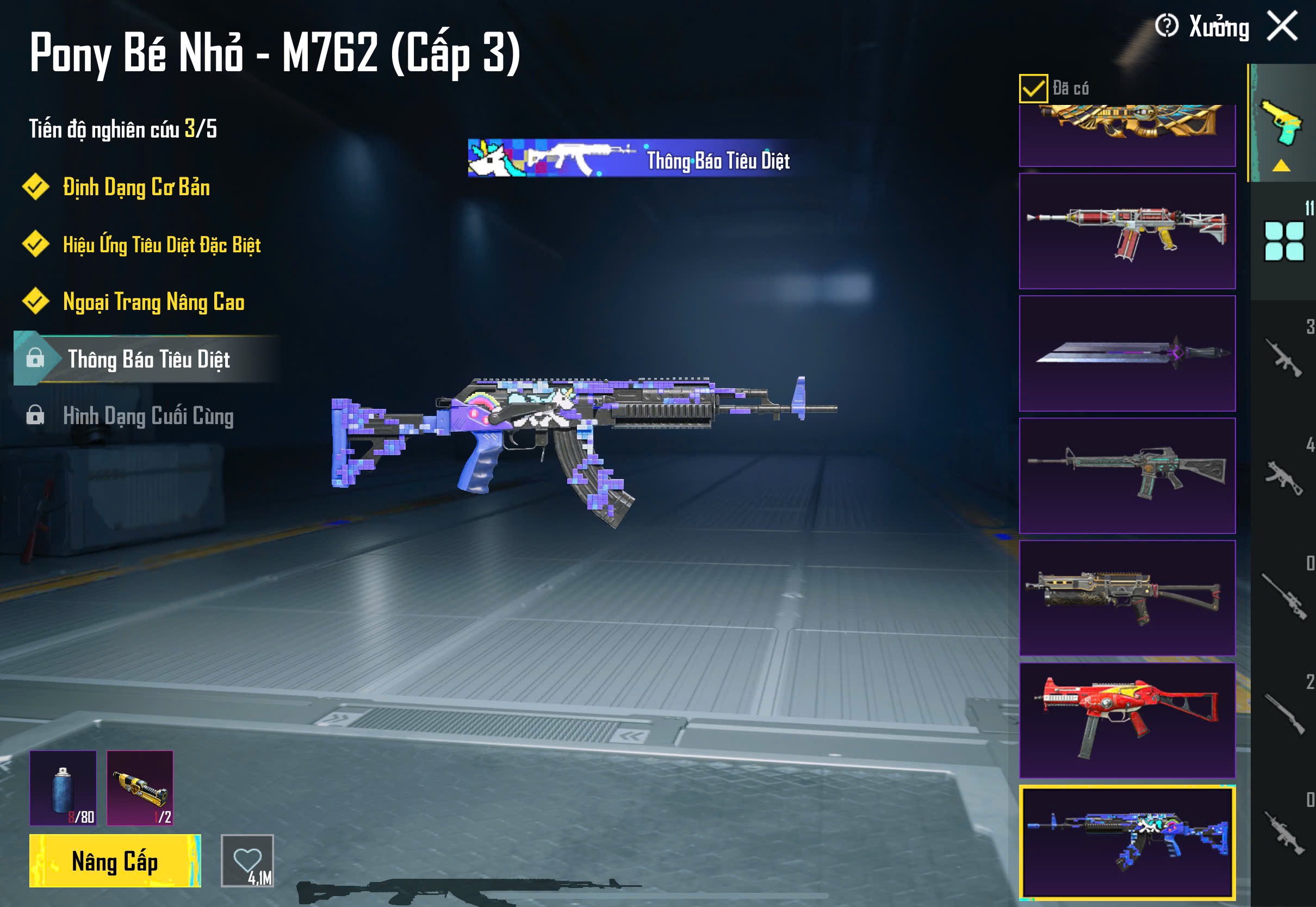Select Hiệu Ứng Tiêu Diệt Đặc Biệt stage
Viewport: 1316px width, 907px height.
[162, 245]
